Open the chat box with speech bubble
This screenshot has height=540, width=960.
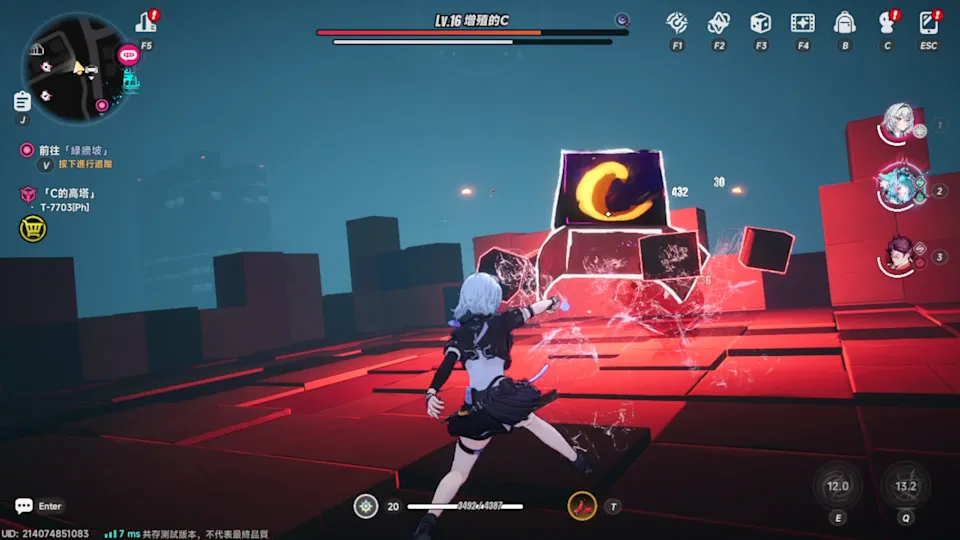point(38,507)
